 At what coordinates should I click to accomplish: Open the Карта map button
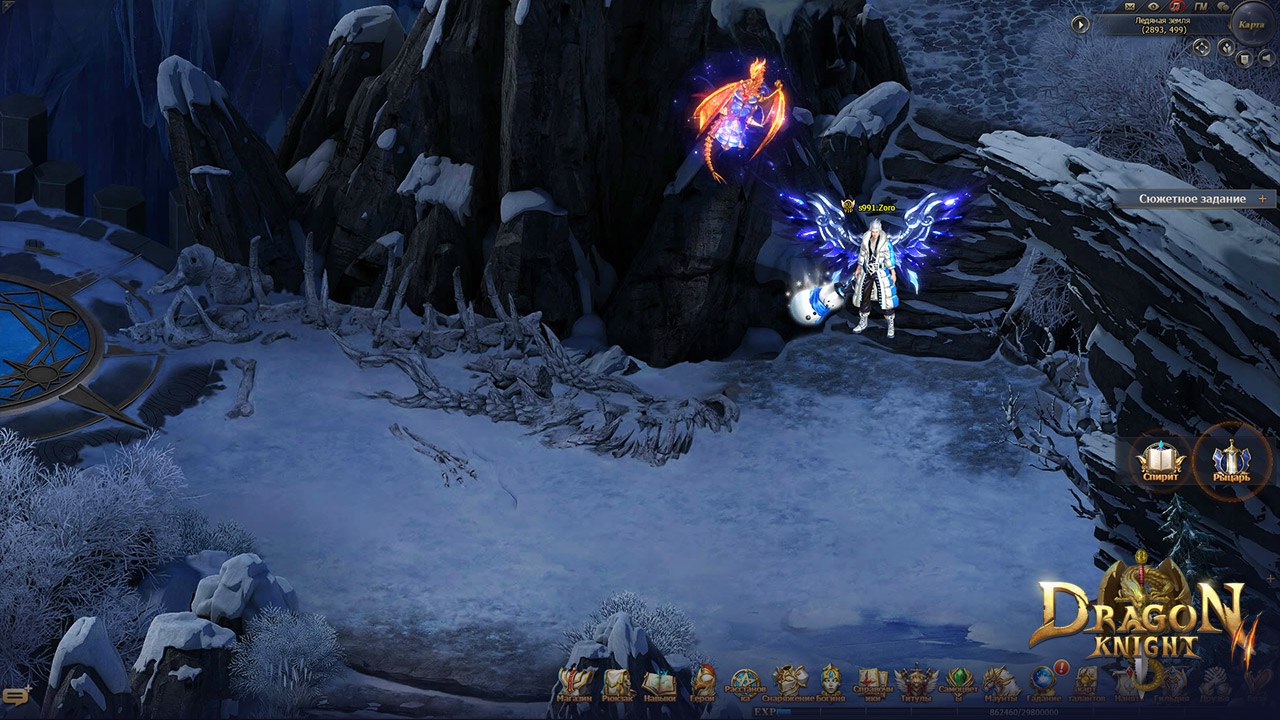tap(1251, 23)
